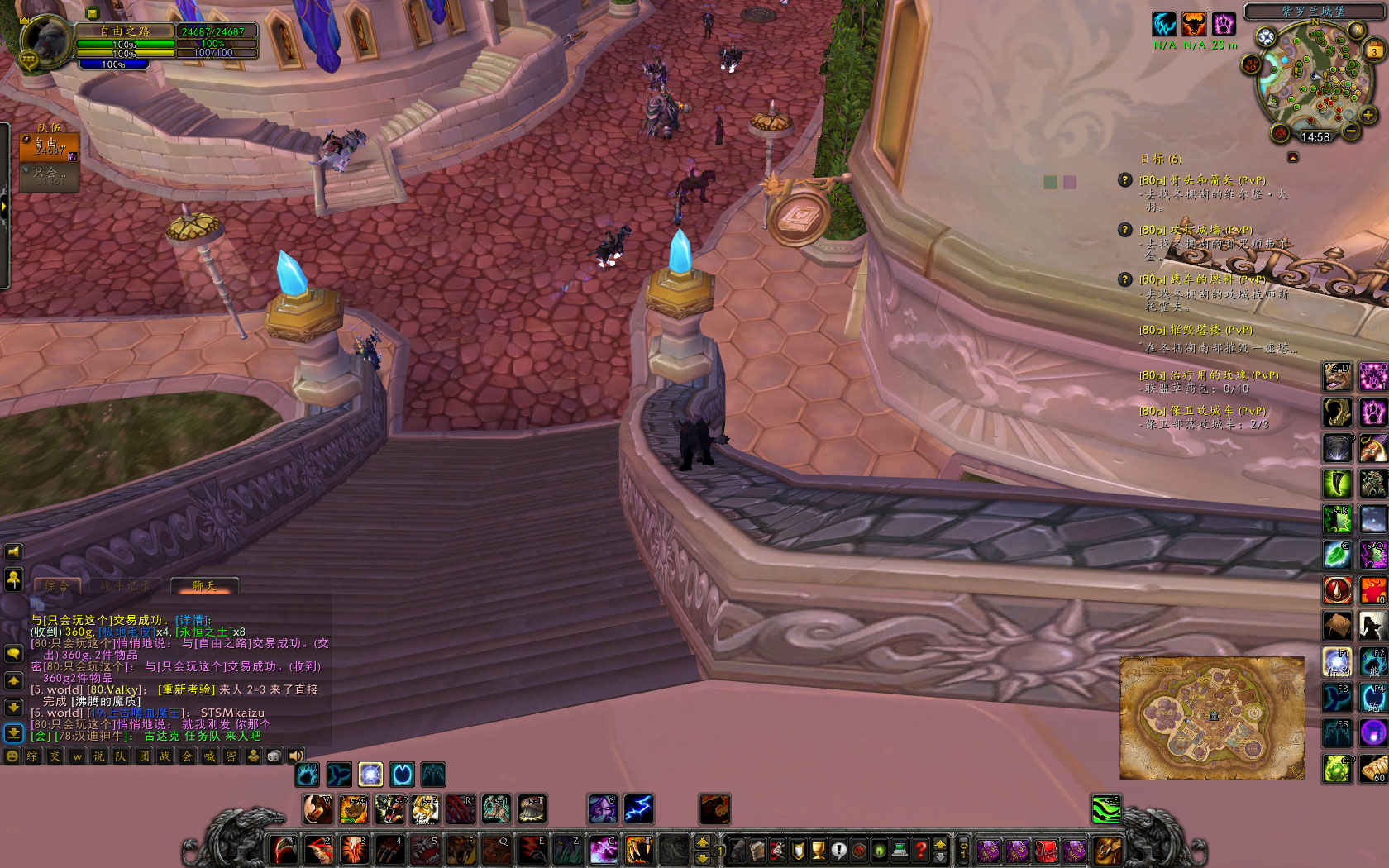Open the calendar icon on the minimap

pyautogui.click(x=1374, y=50)
